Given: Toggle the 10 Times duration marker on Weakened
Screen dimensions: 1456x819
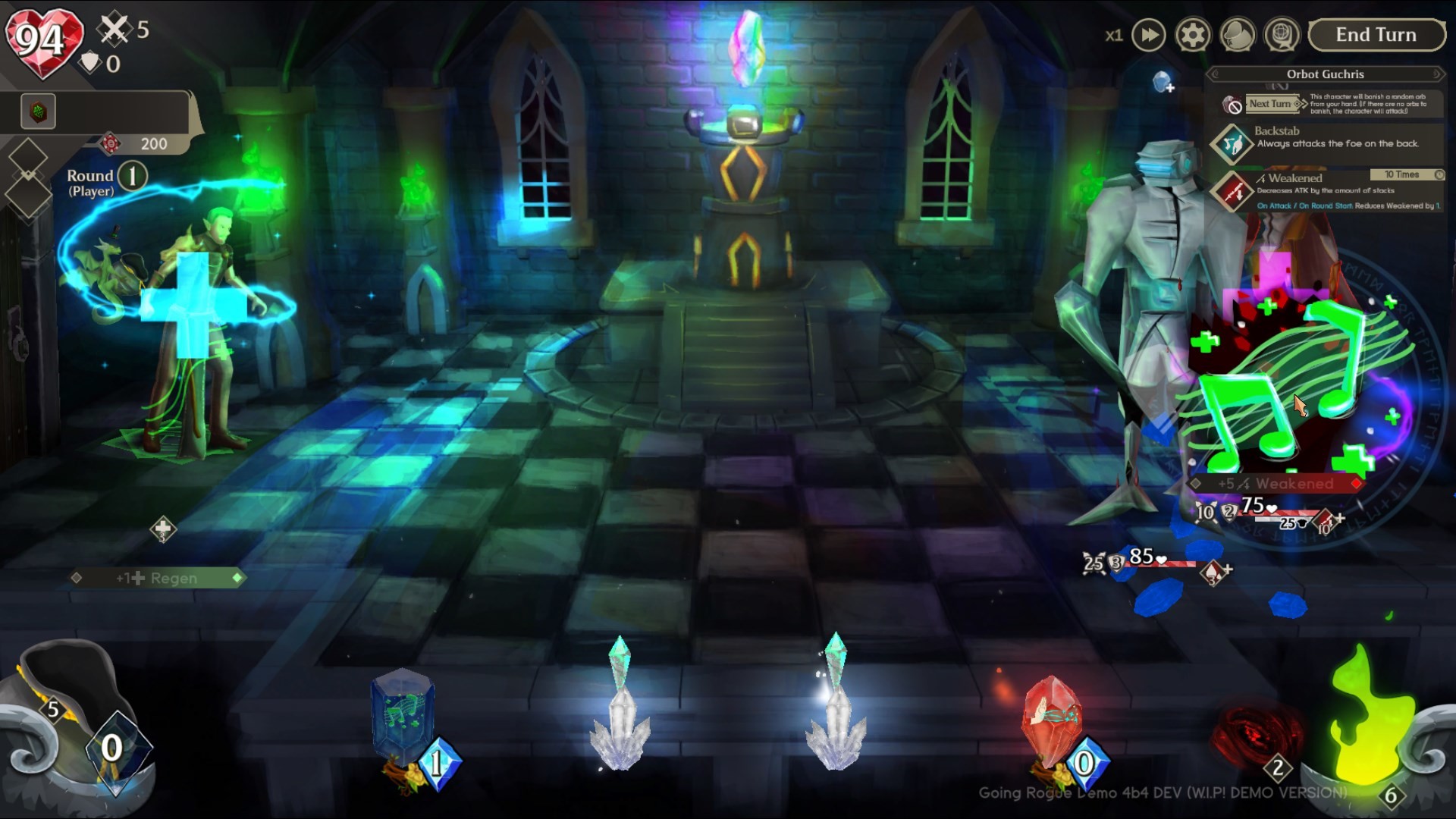Looking at the screenshot, I should tap(1404, 174).
